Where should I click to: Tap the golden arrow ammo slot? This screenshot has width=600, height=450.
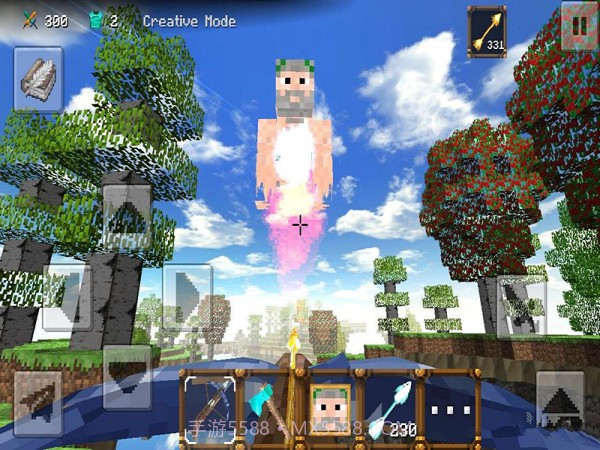pos(487,32)
